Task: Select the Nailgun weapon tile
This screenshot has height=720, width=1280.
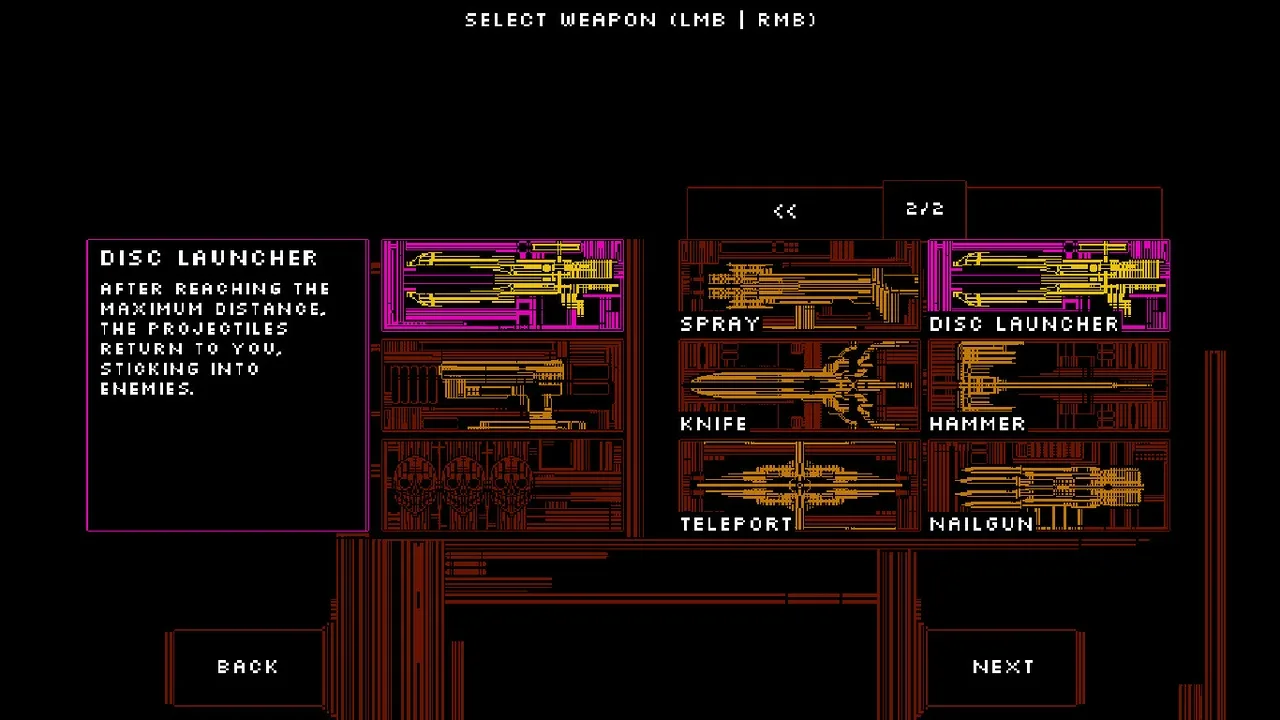Action: coord(1048,486)
